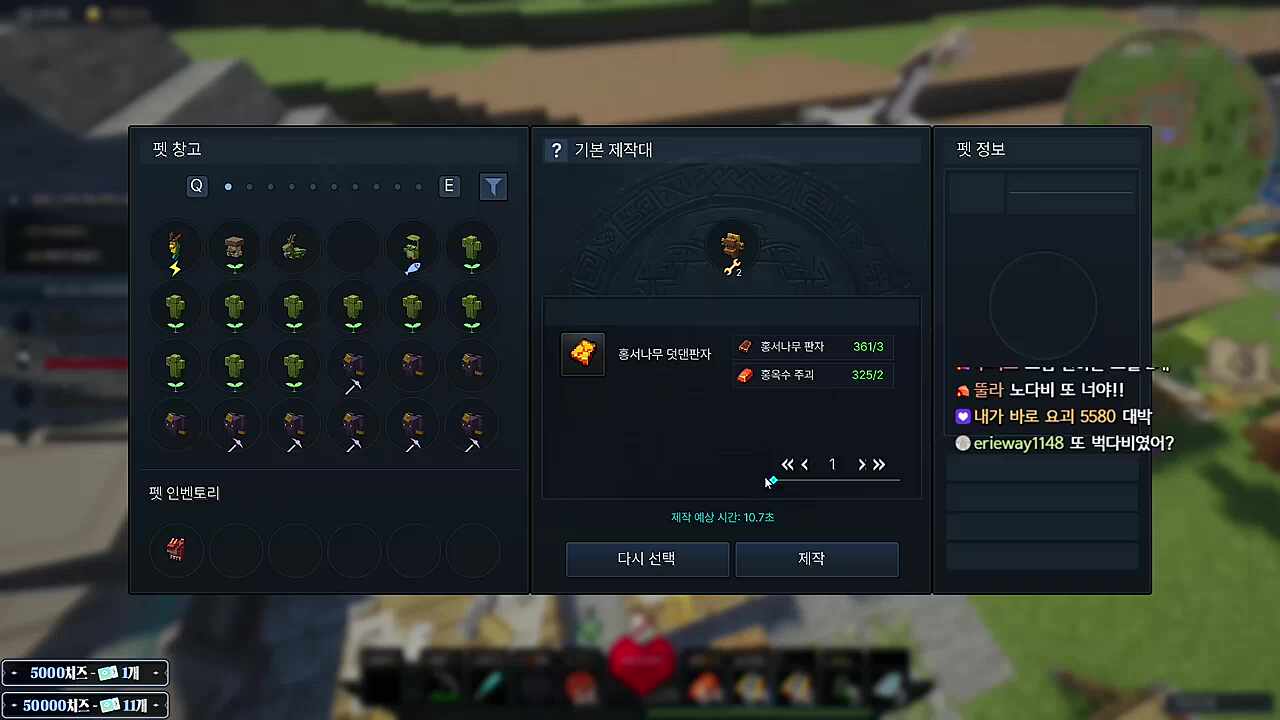This screenshot has width=1280, height=720.
Task: Select the second page dot indicator
Action: pyautogui.click(x=249, y=186)
